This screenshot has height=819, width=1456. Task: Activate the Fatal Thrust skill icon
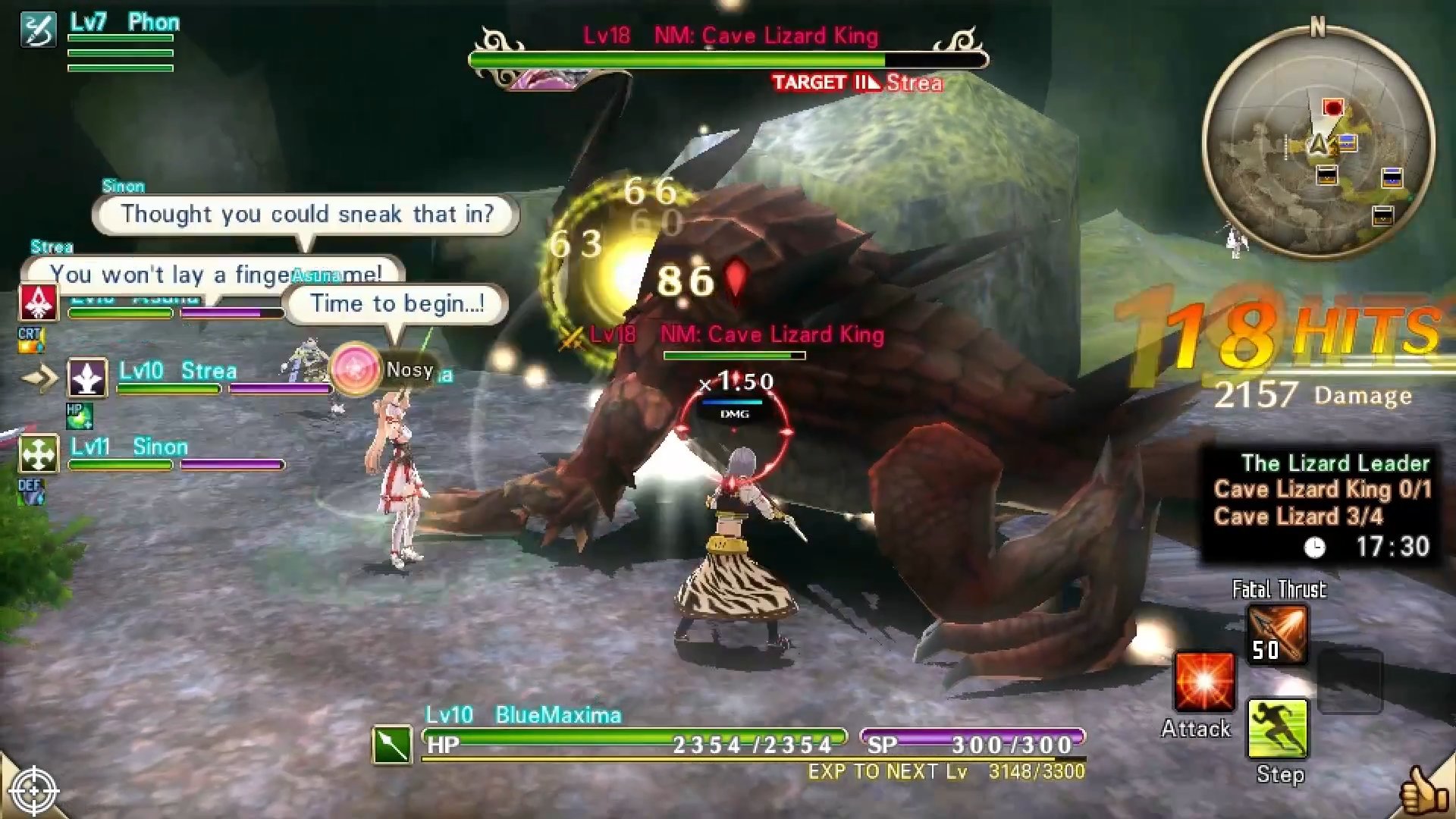(x=1278, y=635)
